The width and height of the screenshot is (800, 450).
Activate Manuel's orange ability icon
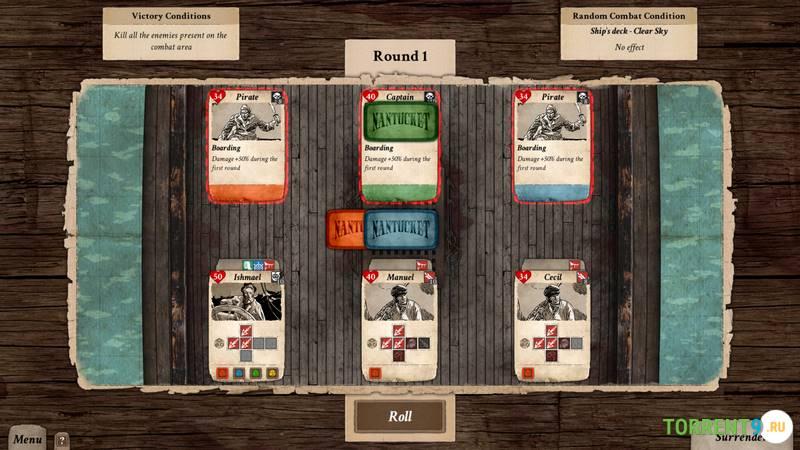pos(375,373)
